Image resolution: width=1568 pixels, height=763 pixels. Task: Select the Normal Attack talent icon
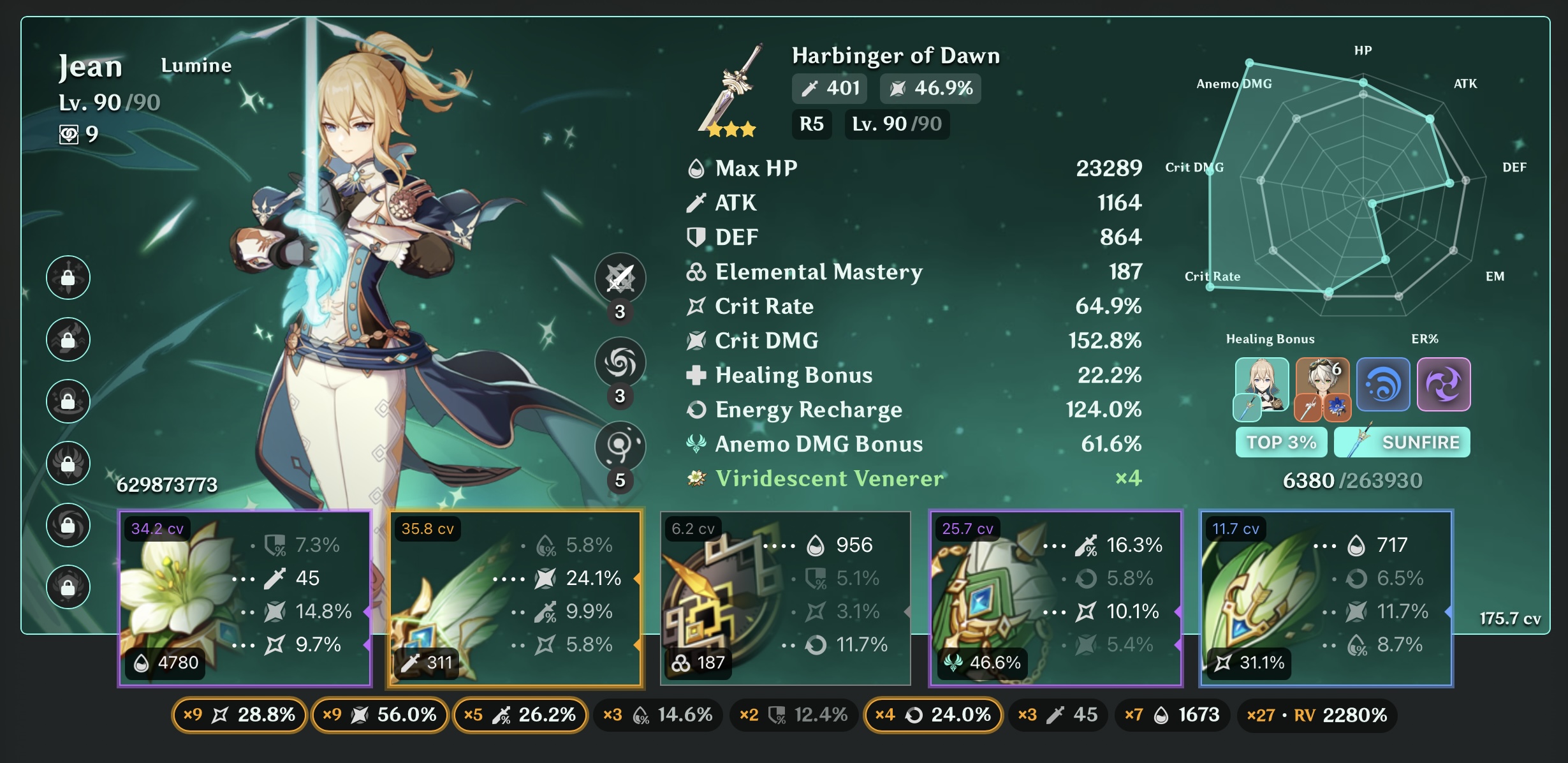click(x=620, y=279)
